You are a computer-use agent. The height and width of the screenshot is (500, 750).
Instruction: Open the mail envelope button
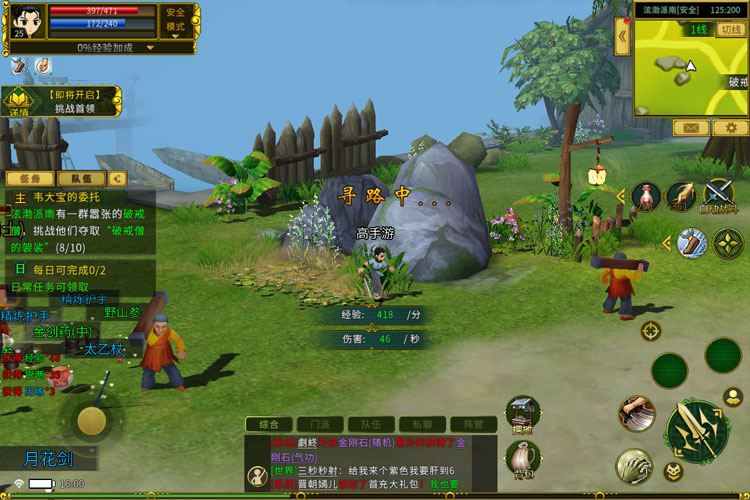[x=690, y=128]
